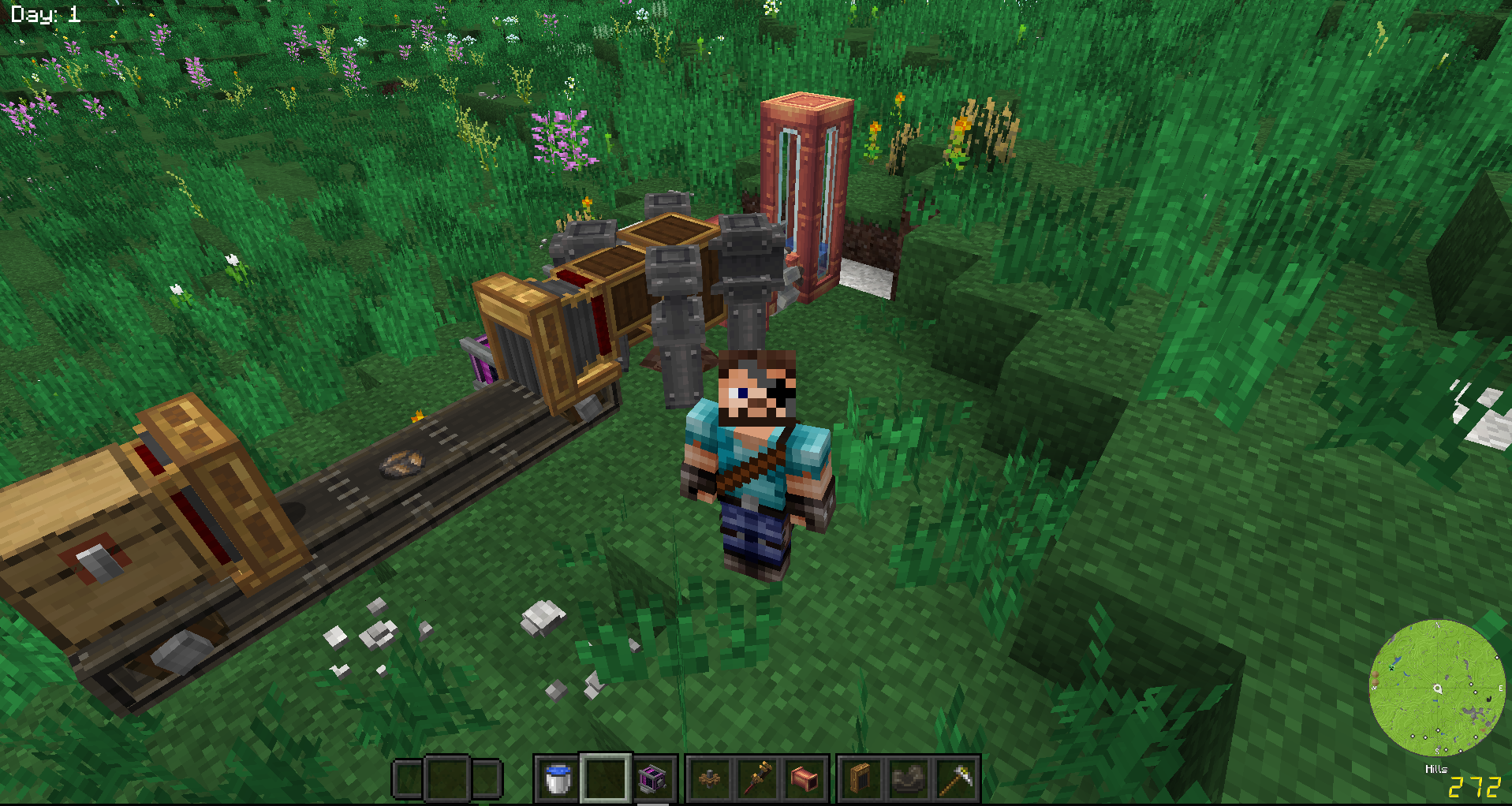The image size is (1512, 806).
Task: Click the E compass letter on the minimap
Action: click(1501, 688)
